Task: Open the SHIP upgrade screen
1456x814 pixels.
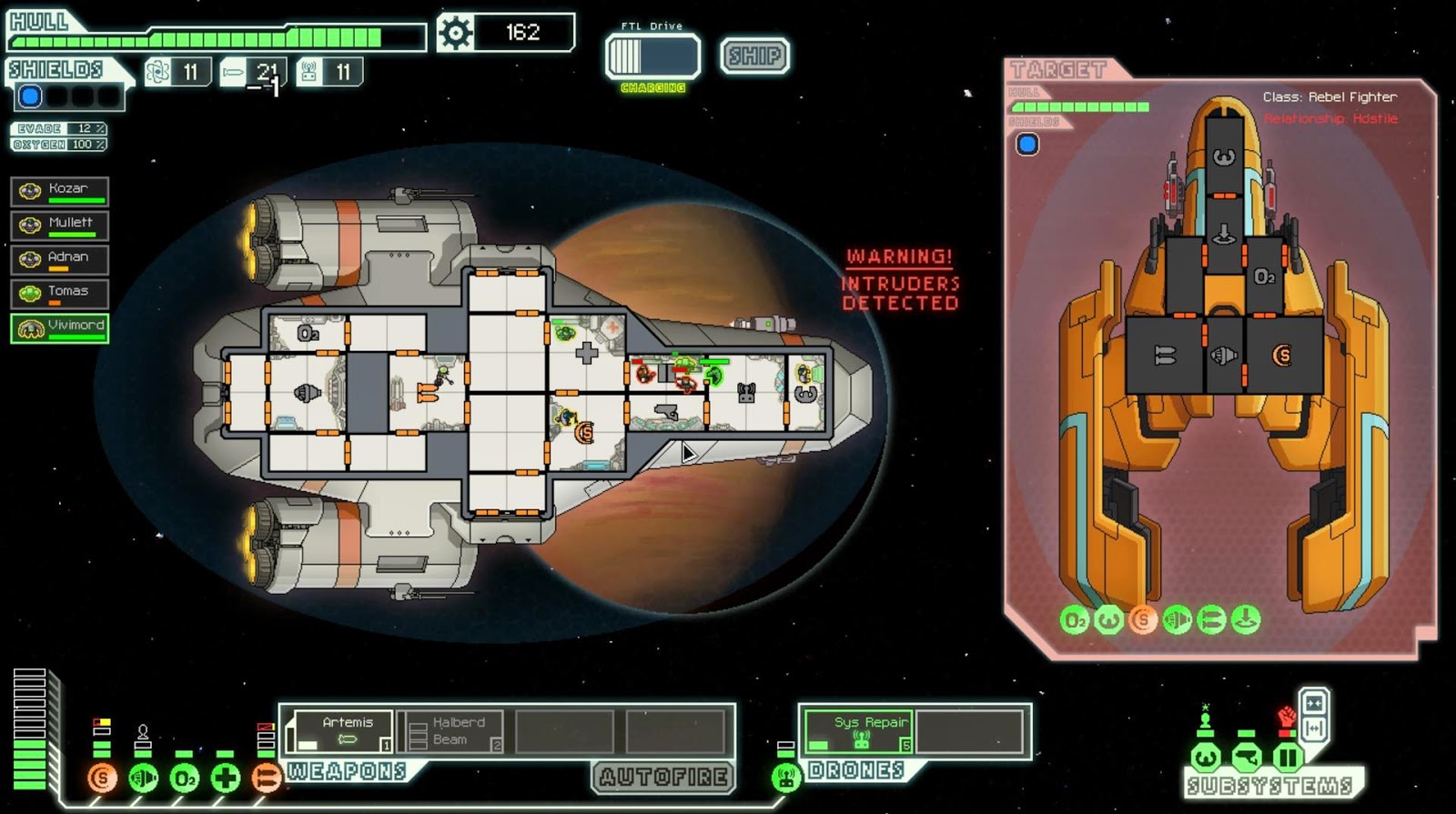Action: [x=754, y=55]
